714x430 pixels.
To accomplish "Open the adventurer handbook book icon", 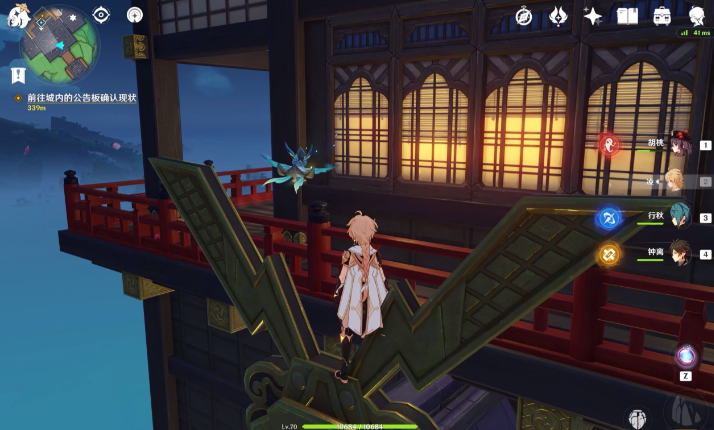I will click(627, 16).
